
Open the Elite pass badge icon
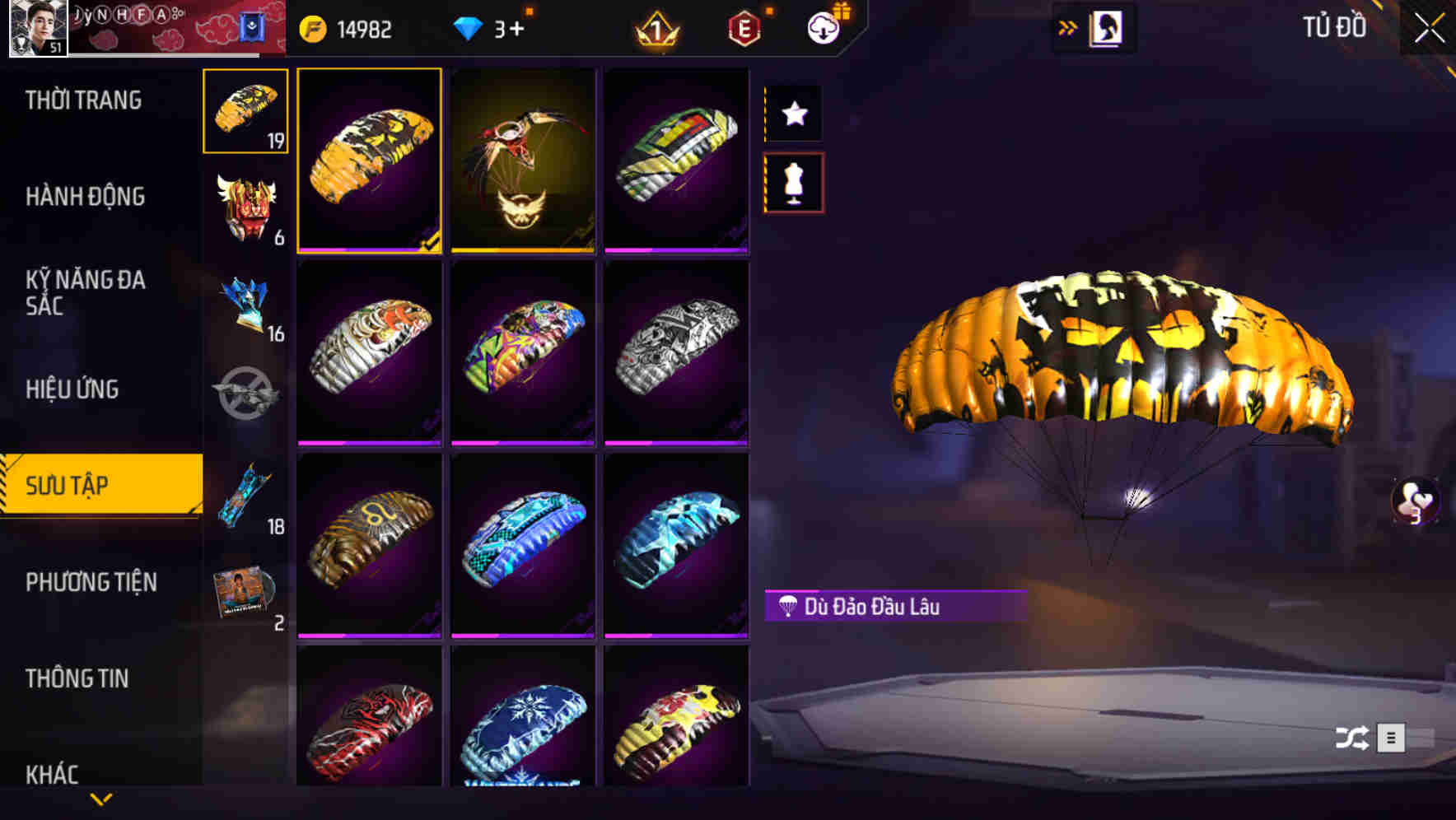pyautogui.click(x=742, y=28)
